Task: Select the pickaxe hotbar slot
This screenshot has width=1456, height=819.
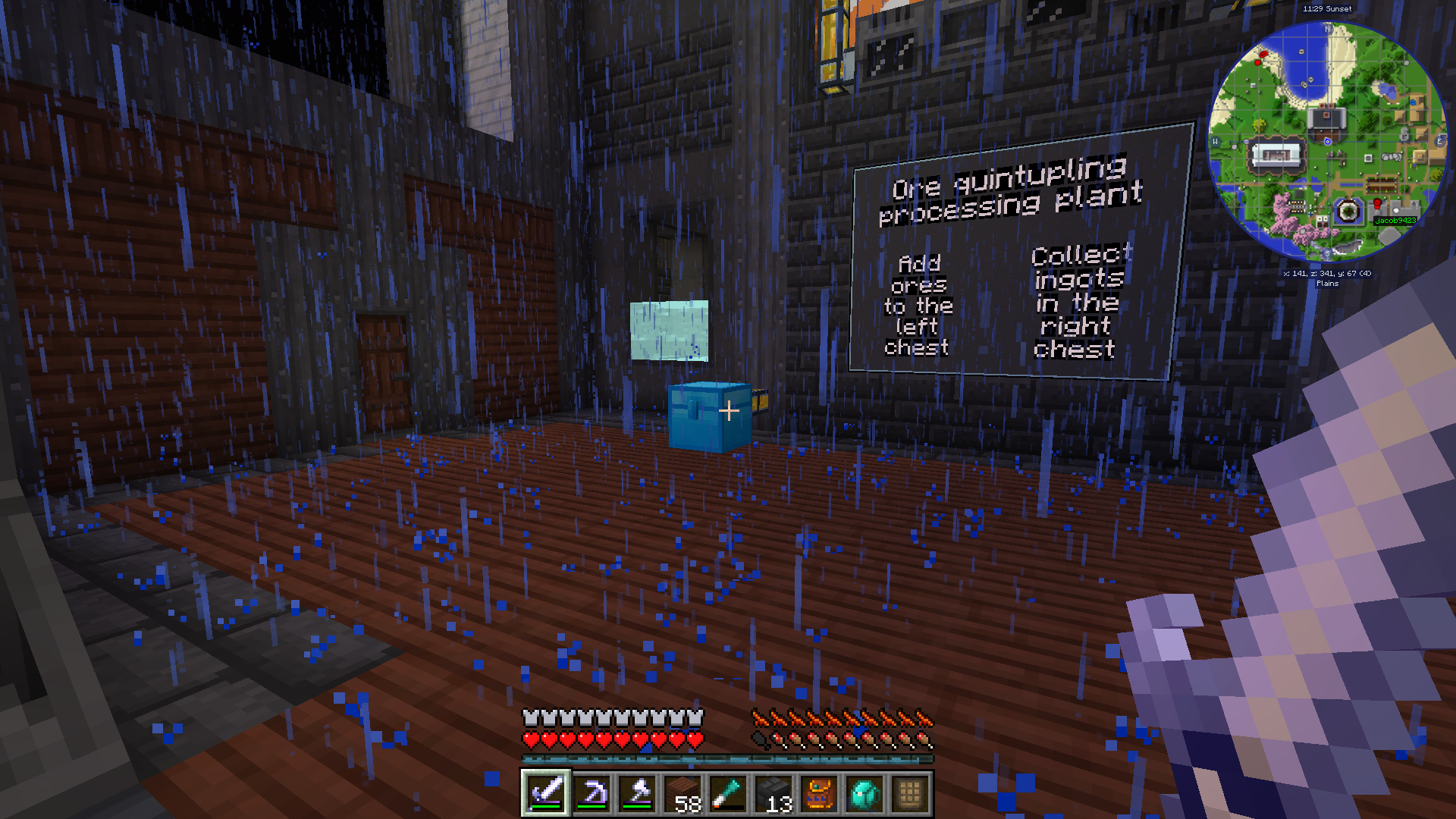Action: [591, 793]
